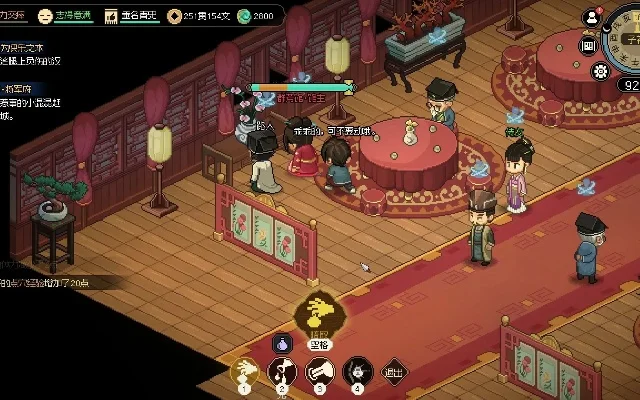Open the settings gear icon
This screenshot has height=400, width=640.
pos(600,71)
